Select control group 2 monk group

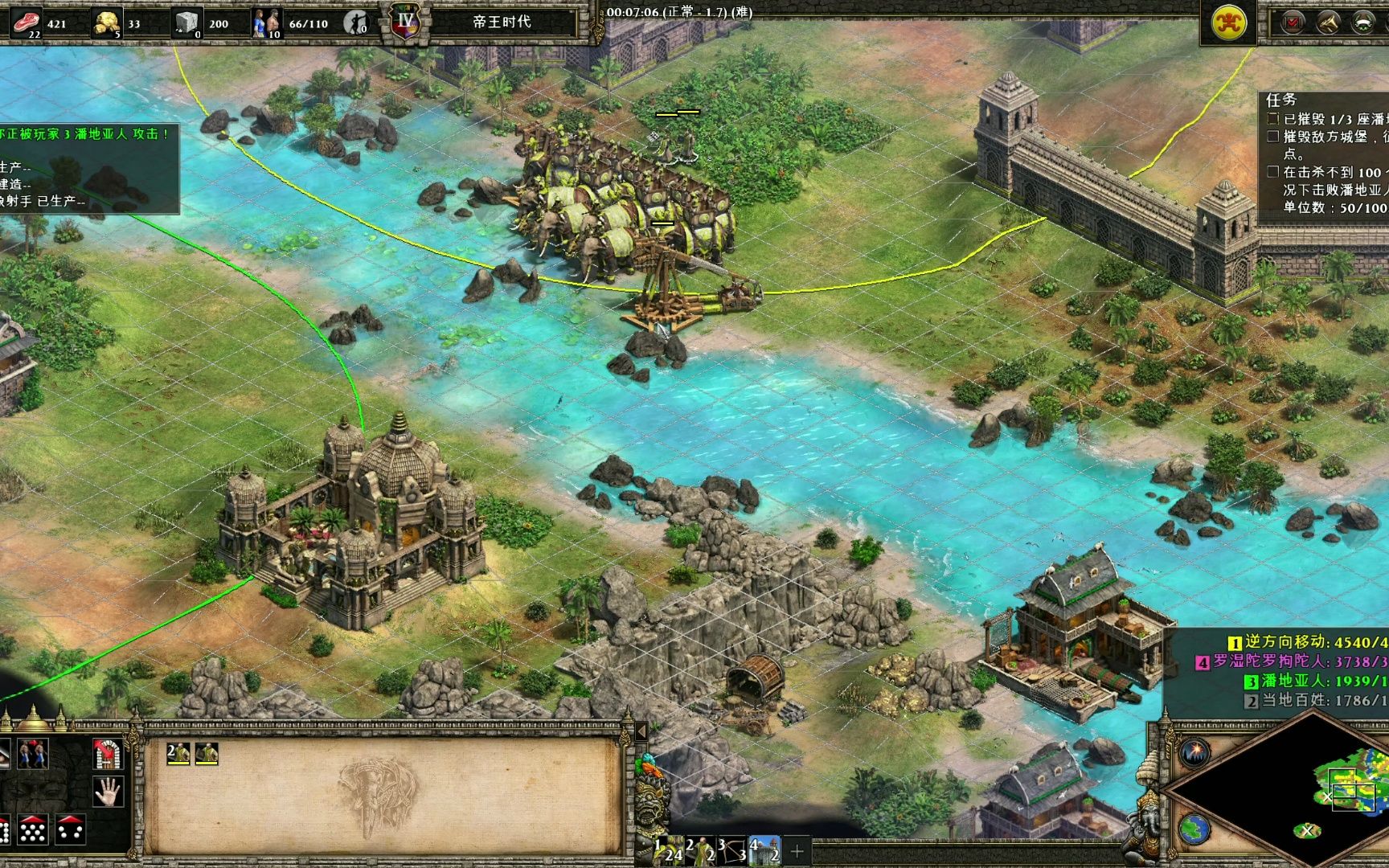point(701,850)
